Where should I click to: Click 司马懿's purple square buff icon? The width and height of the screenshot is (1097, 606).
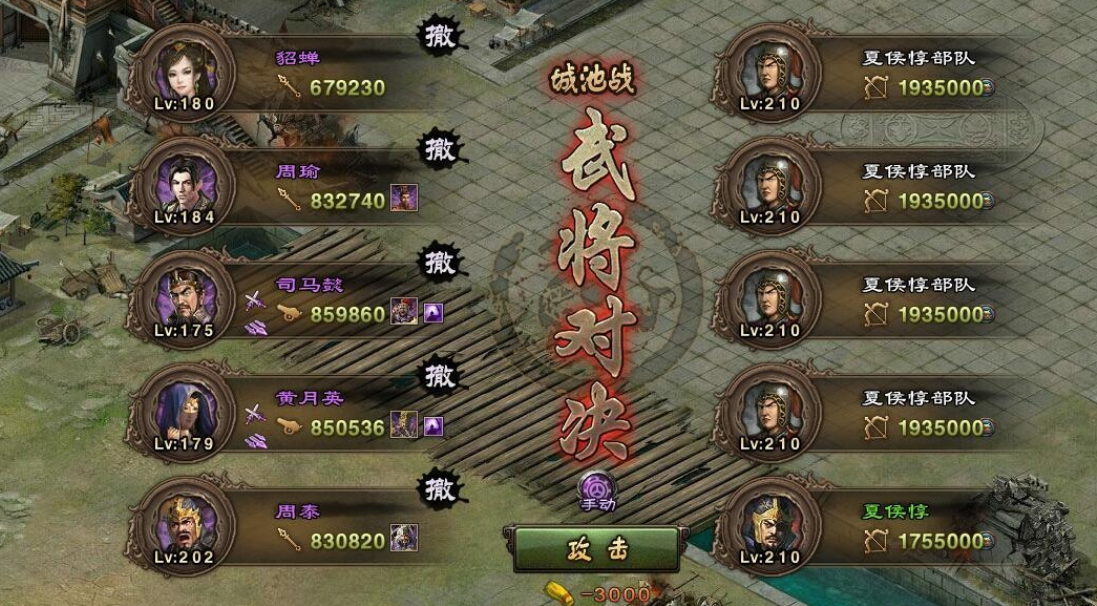(x=434, y=313)
